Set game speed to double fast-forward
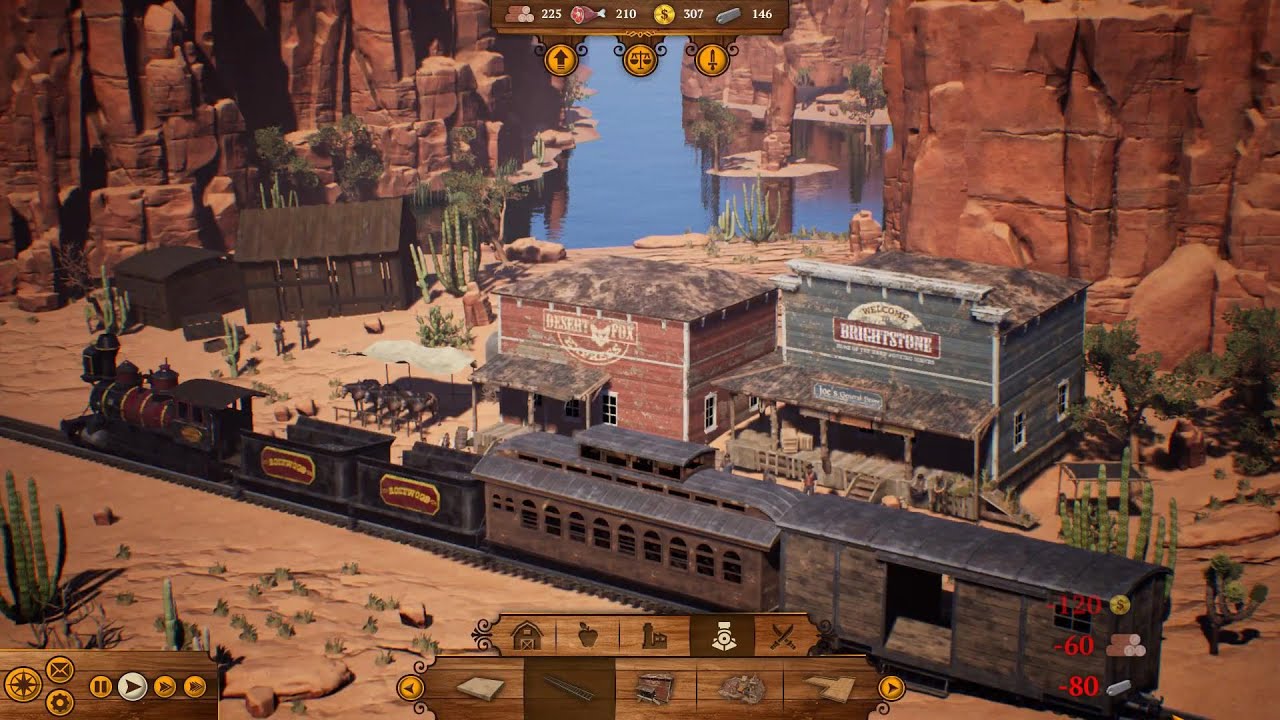Image resolution: width=1280 pixels, height=720 pixels. click(164, 686)
